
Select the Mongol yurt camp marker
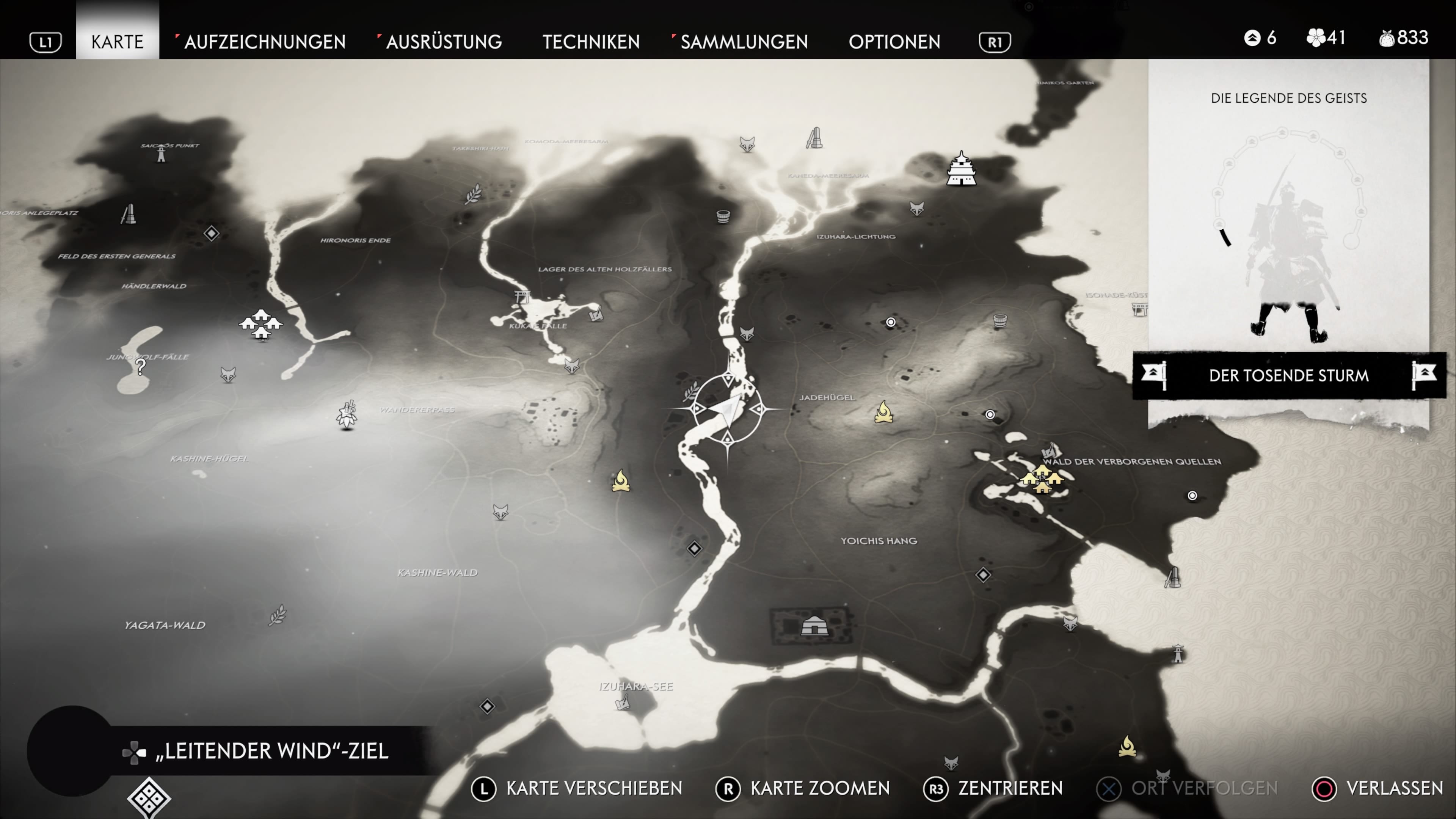814,626
